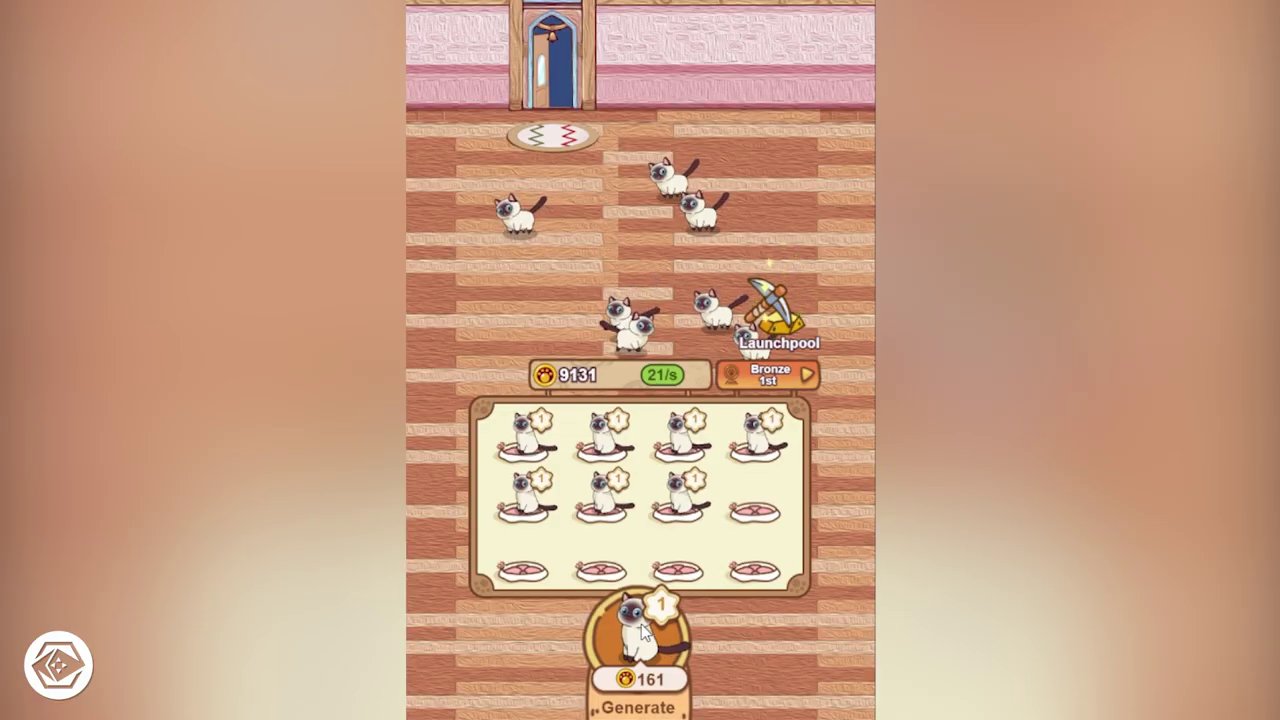Image resolution: width=1280 pixels, height=720 pixels.
Task: Open the Bronze 1st league ranking panel
Action: pyautogui.click(x=770, y=375)
